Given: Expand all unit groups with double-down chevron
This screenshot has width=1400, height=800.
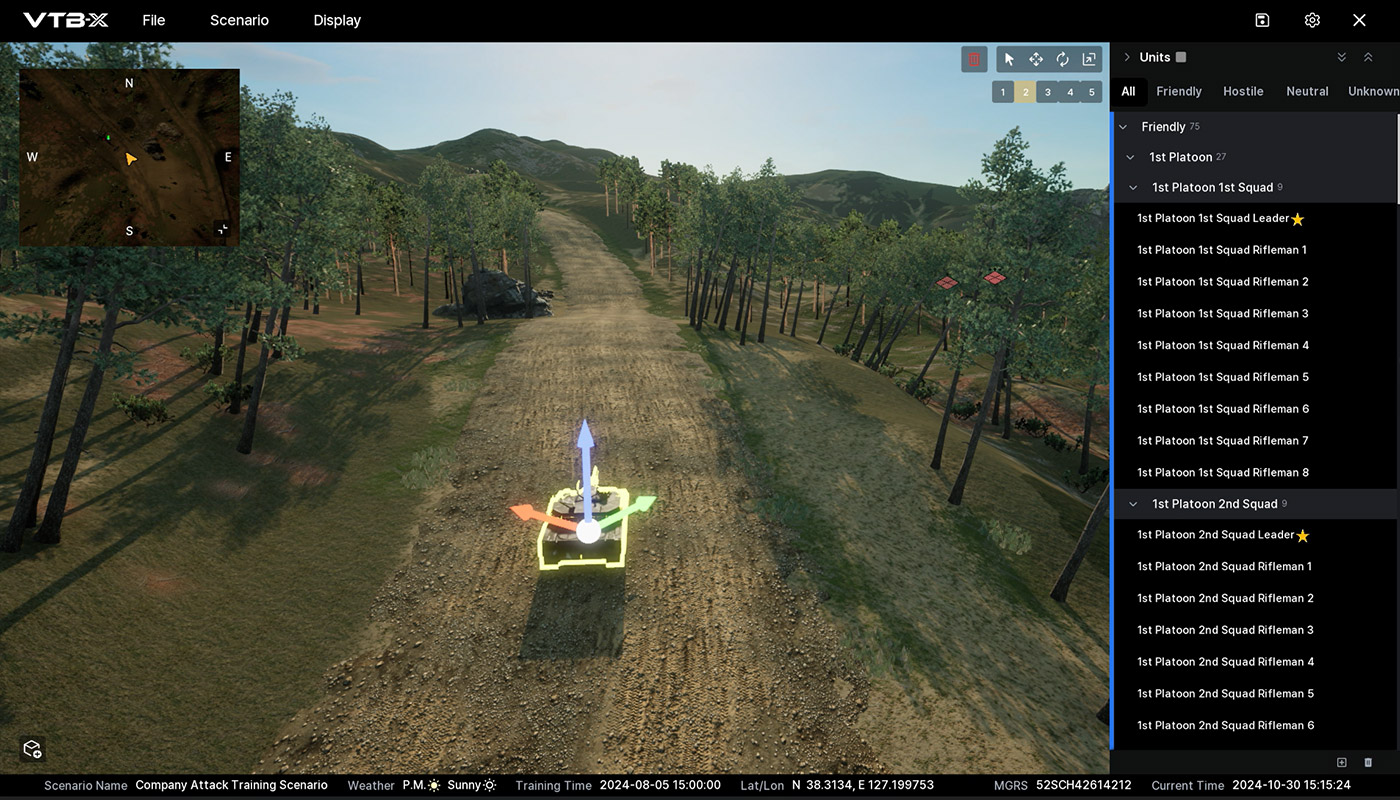Looking at the screenshot, I should [x=1342, y=57].
